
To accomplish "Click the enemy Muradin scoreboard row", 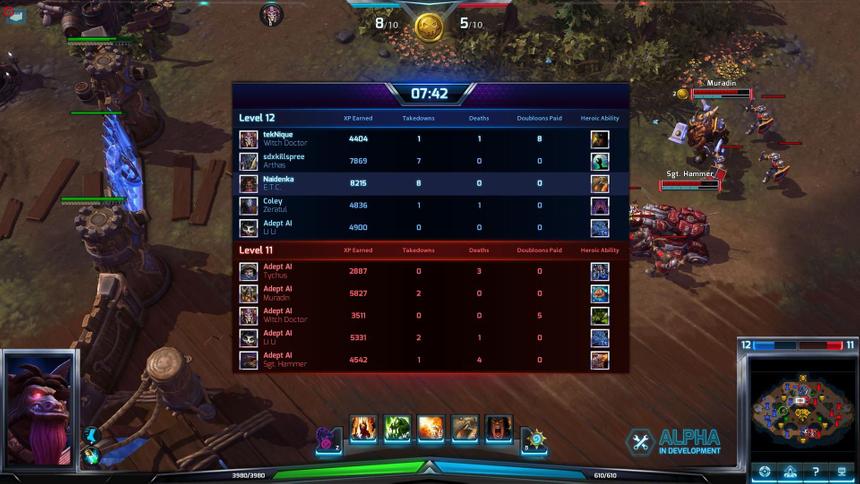I will click(x=430, y=293).
